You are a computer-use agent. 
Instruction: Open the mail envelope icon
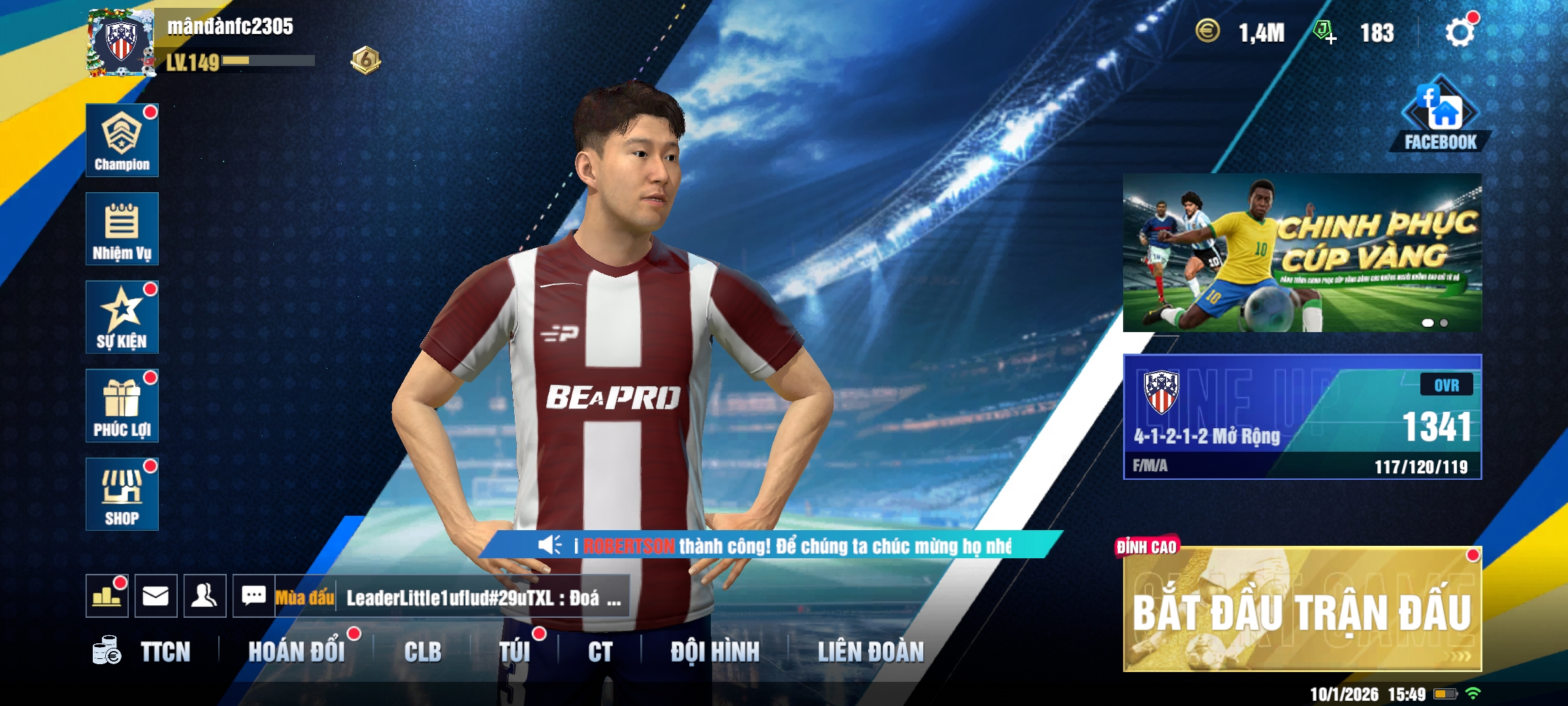point(155,596)
